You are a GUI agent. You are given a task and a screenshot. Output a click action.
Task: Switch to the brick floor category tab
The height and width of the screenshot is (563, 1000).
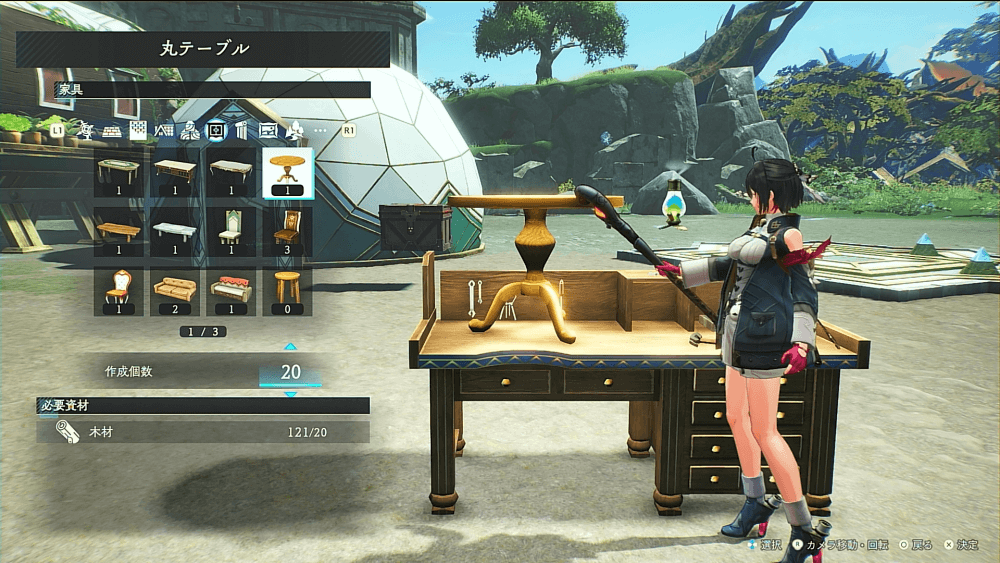coord(112,130)
